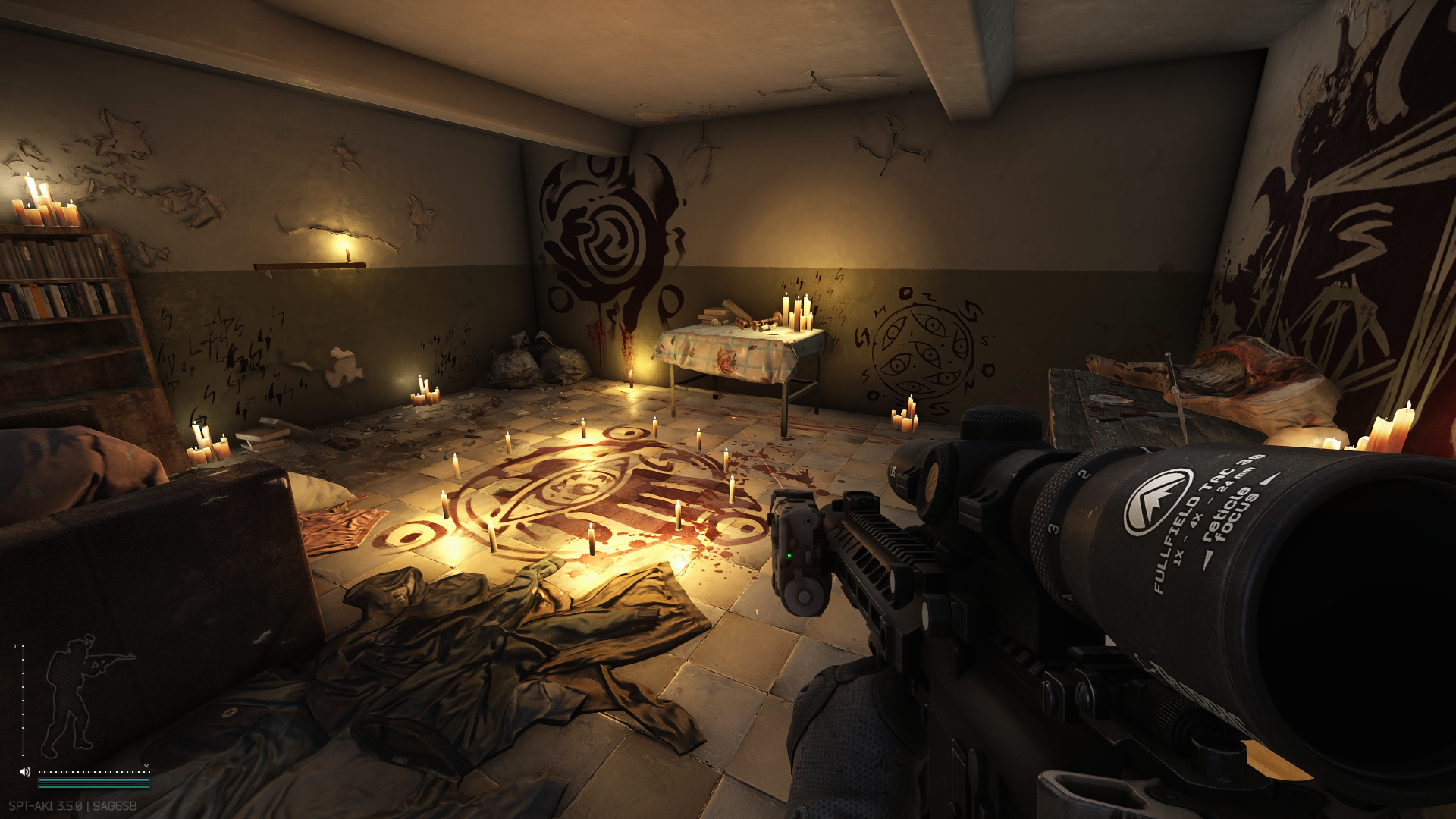Screen dimensions: 1456x819
Task: Click the speaker noise-level icon
Action: click(x=25, y=772)
